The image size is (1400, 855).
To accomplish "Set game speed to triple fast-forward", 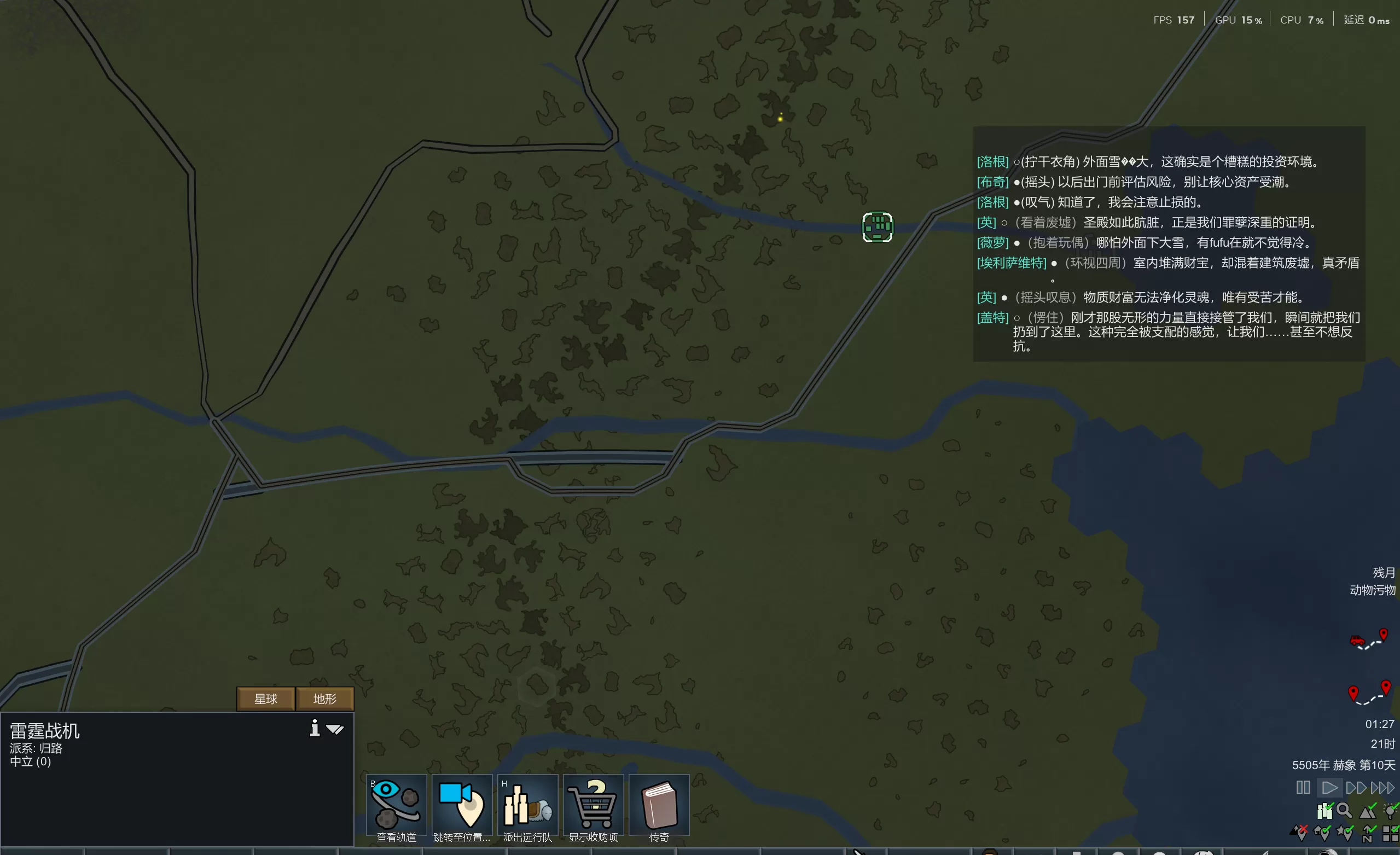I will pos(1382,787).
